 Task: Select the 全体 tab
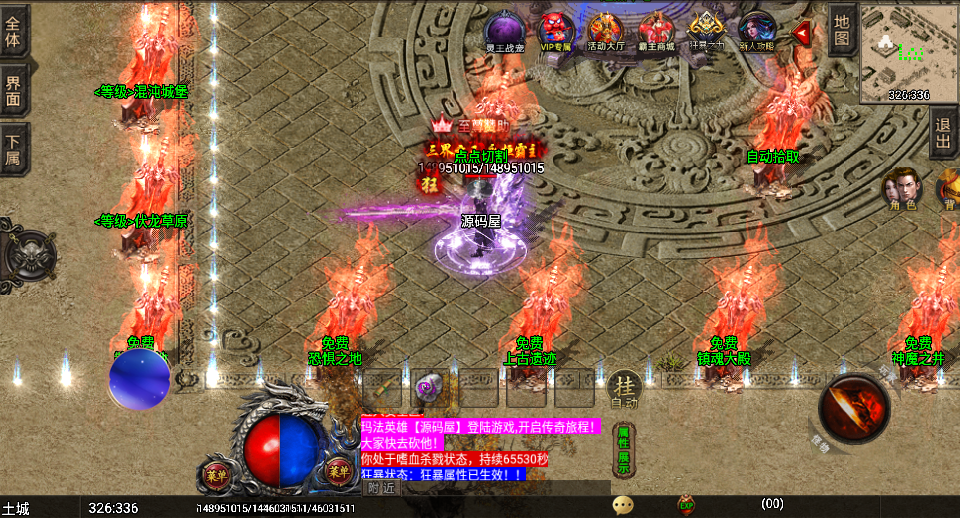pyautogui.click(x=14, y=32)
